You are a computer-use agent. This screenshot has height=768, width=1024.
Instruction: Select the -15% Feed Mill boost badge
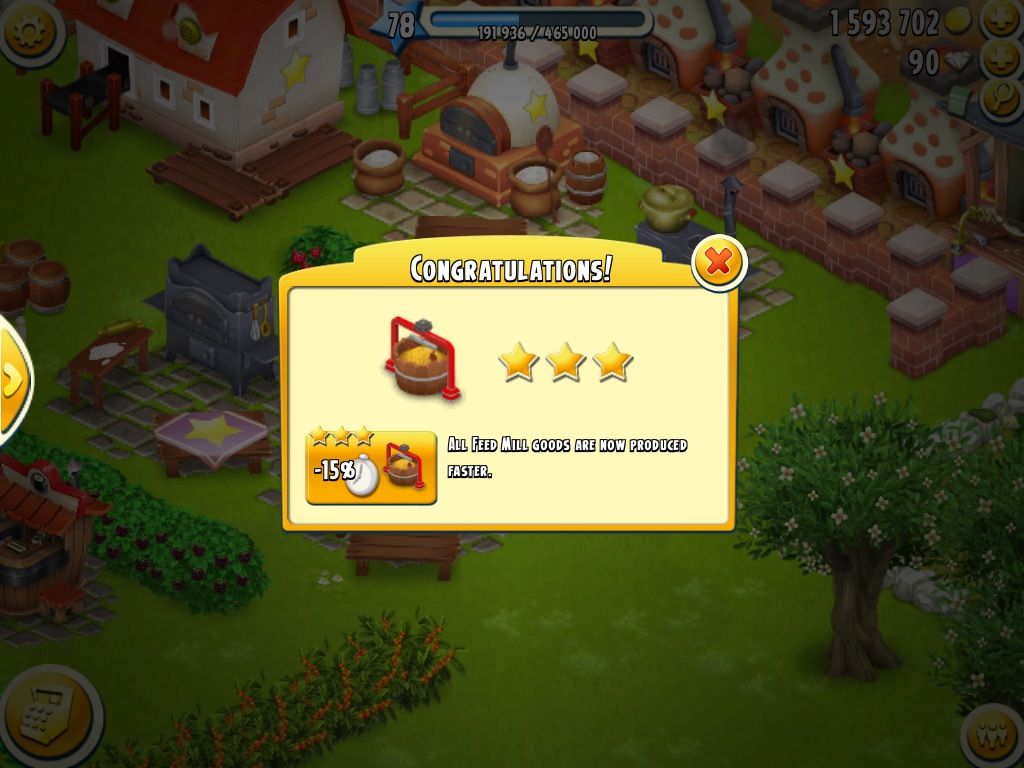coord(371,467)
